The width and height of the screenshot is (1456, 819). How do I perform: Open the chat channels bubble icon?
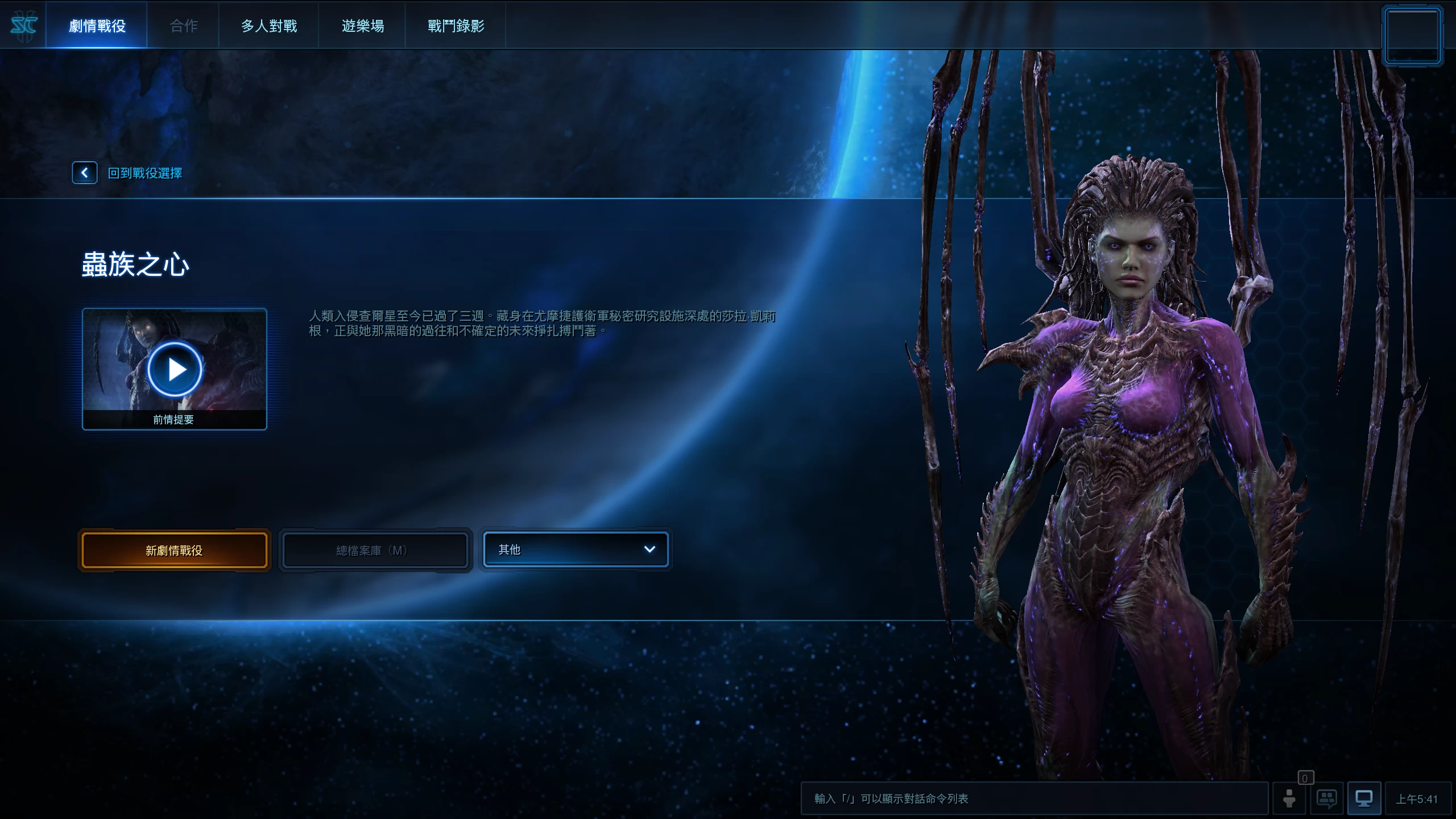(x=1327, y=799)
